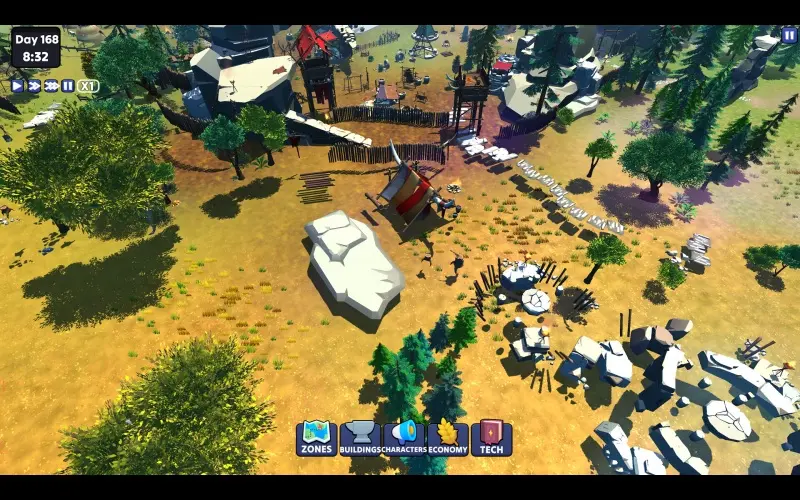Screen dimensions: 800x500
Task: Open the pause menu button opposite the clock
Action: [x=789, y=36]
